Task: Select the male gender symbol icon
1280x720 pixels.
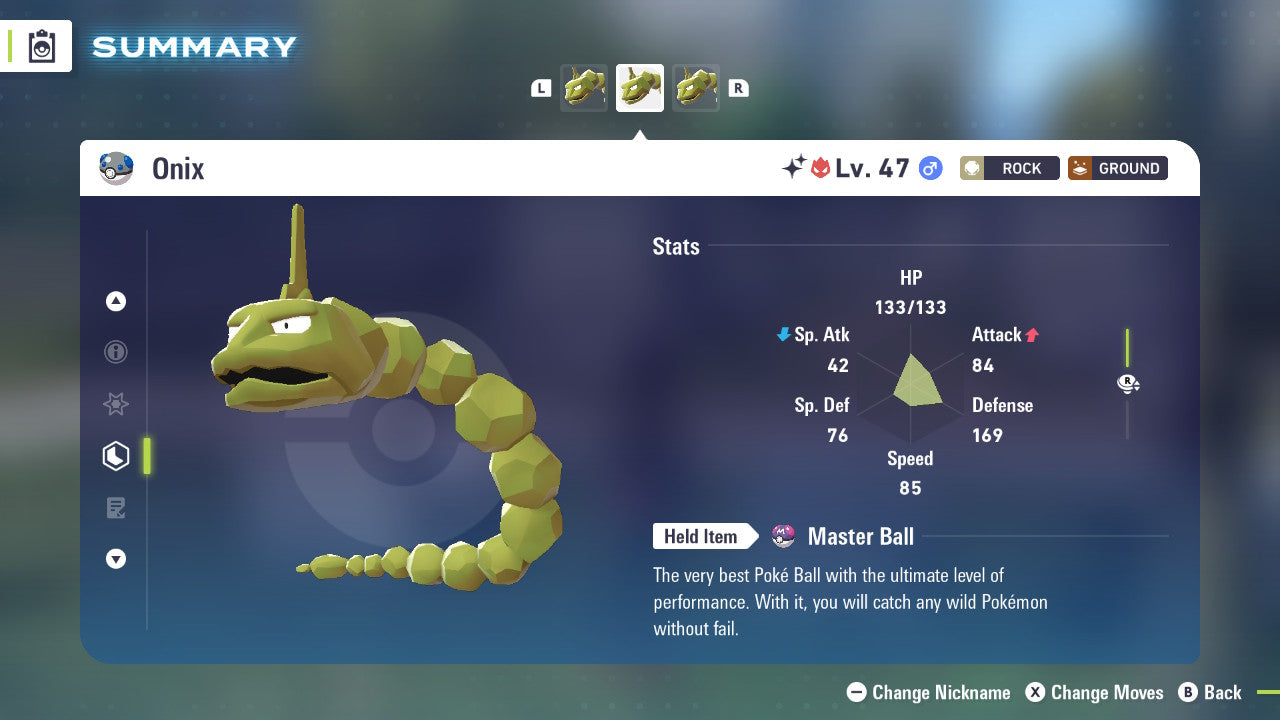Action: click(930, 169)
